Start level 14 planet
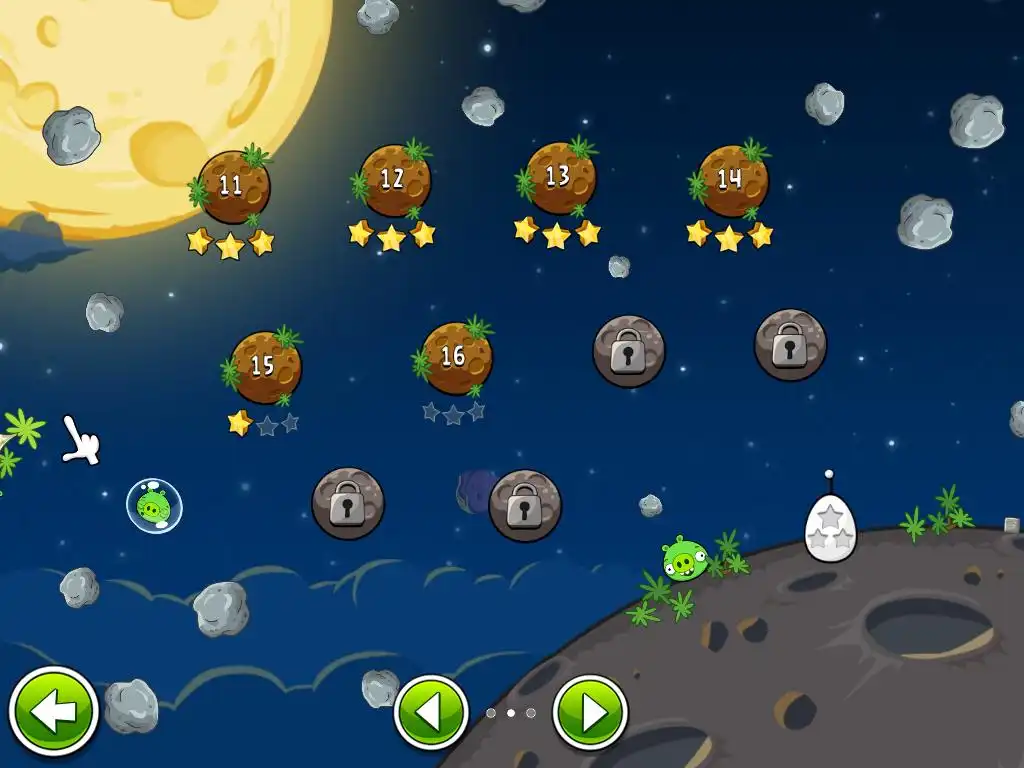Screen dimensions: 1024x768 [x=732, y=181]
